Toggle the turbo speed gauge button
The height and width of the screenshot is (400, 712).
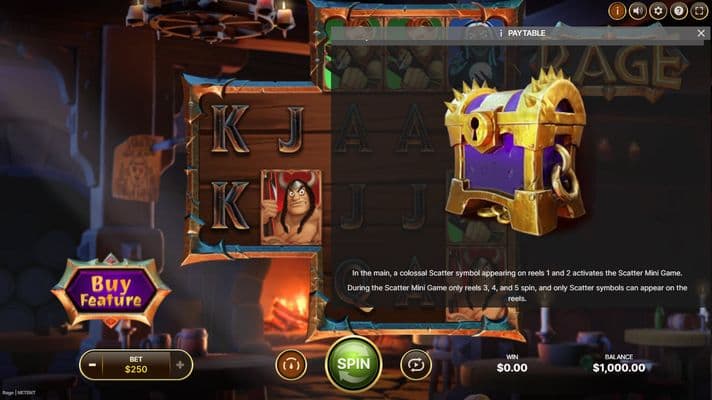pyautogui.click(x=291, y=365)
